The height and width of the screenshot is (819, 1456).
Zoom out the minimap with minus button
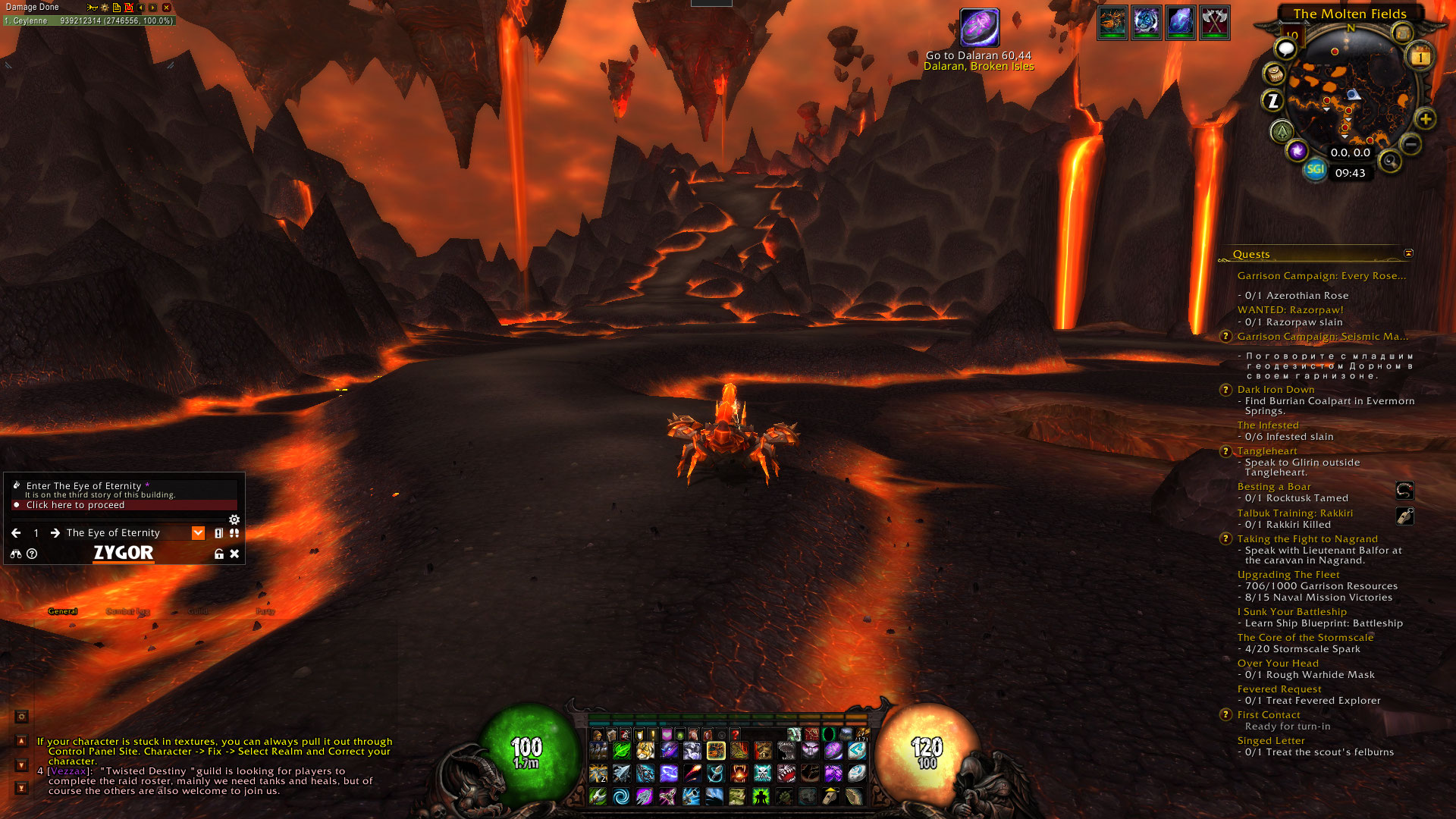click(1410, 143)
